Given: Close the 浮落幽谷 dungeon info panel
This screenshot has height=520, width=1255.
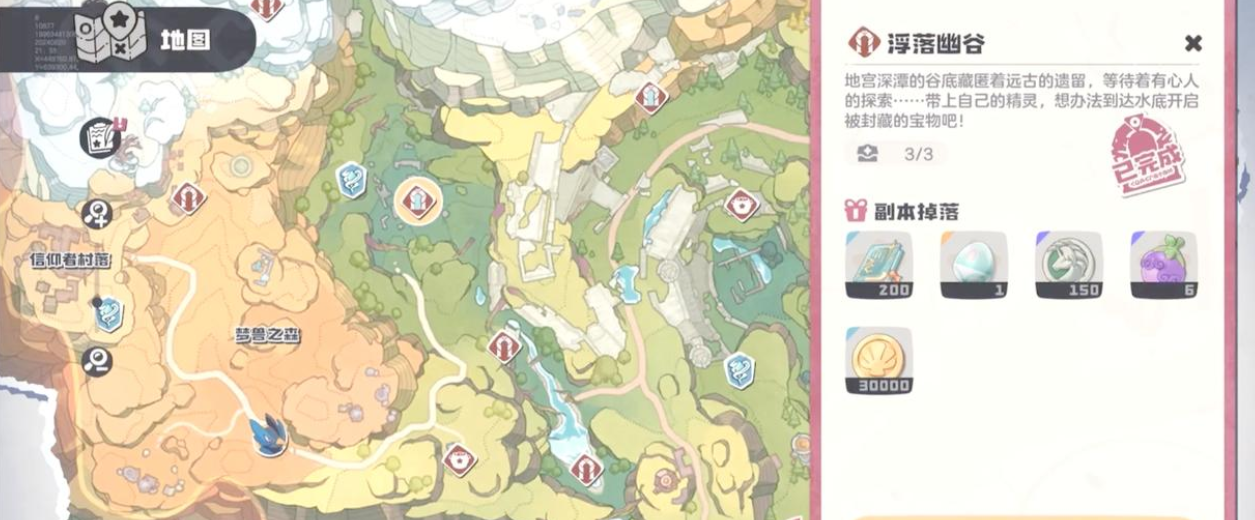Looking at the screenshot, I should click(1192, 43).
